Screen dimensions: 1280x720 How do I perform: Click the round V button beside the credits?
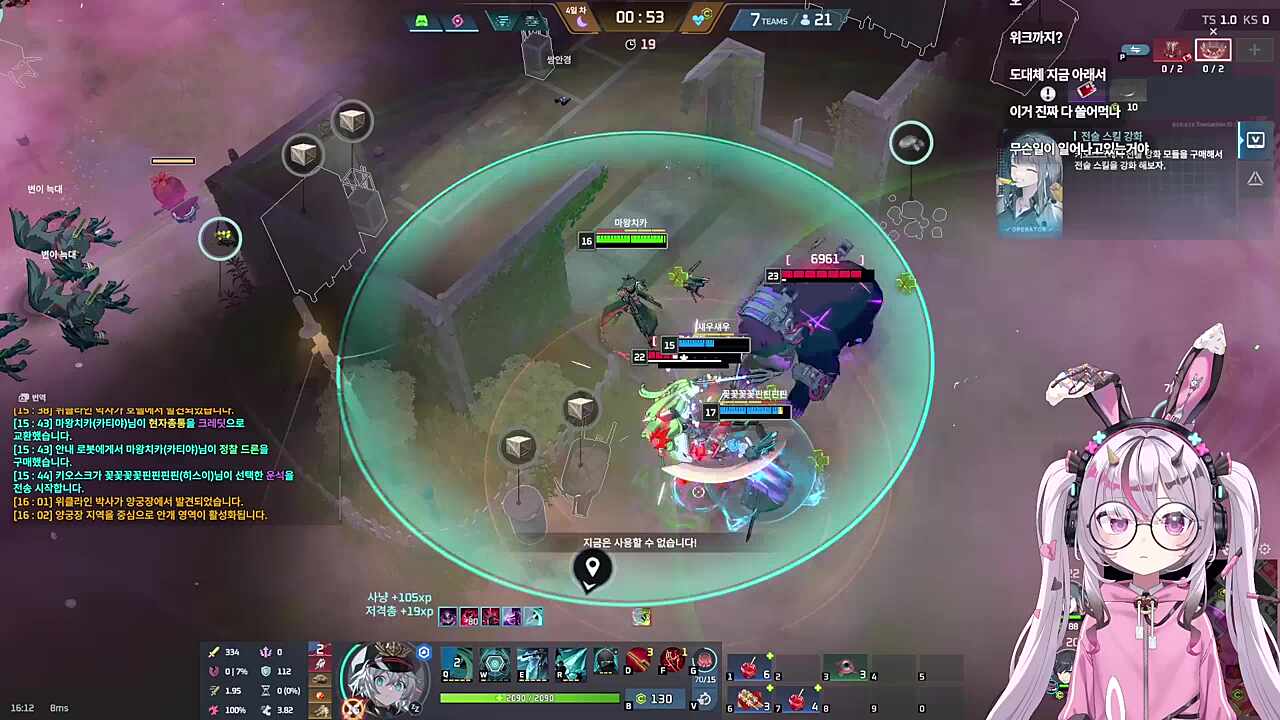coord(705,699)
